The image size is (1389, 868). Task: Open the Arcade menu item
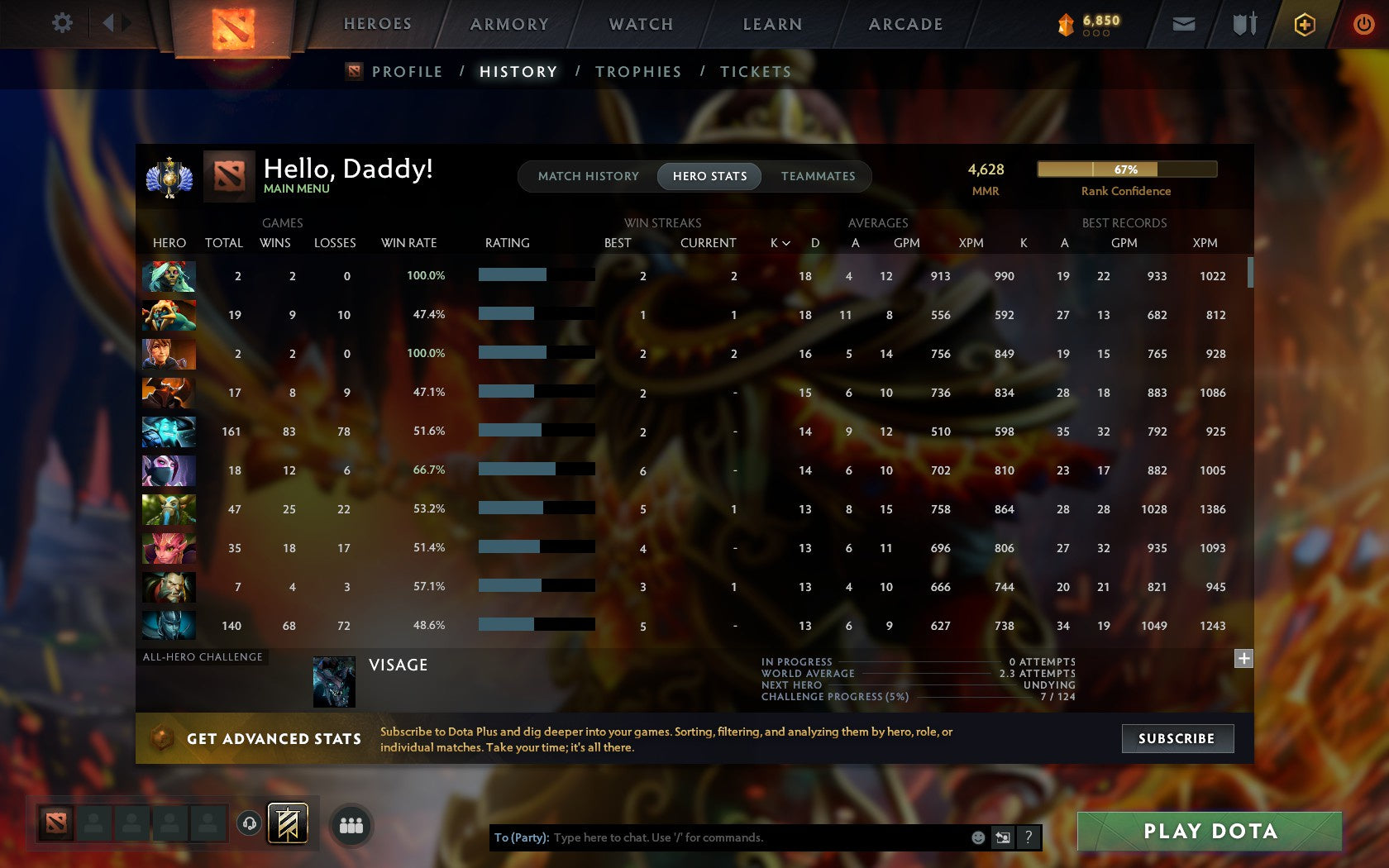pos(905,24)
